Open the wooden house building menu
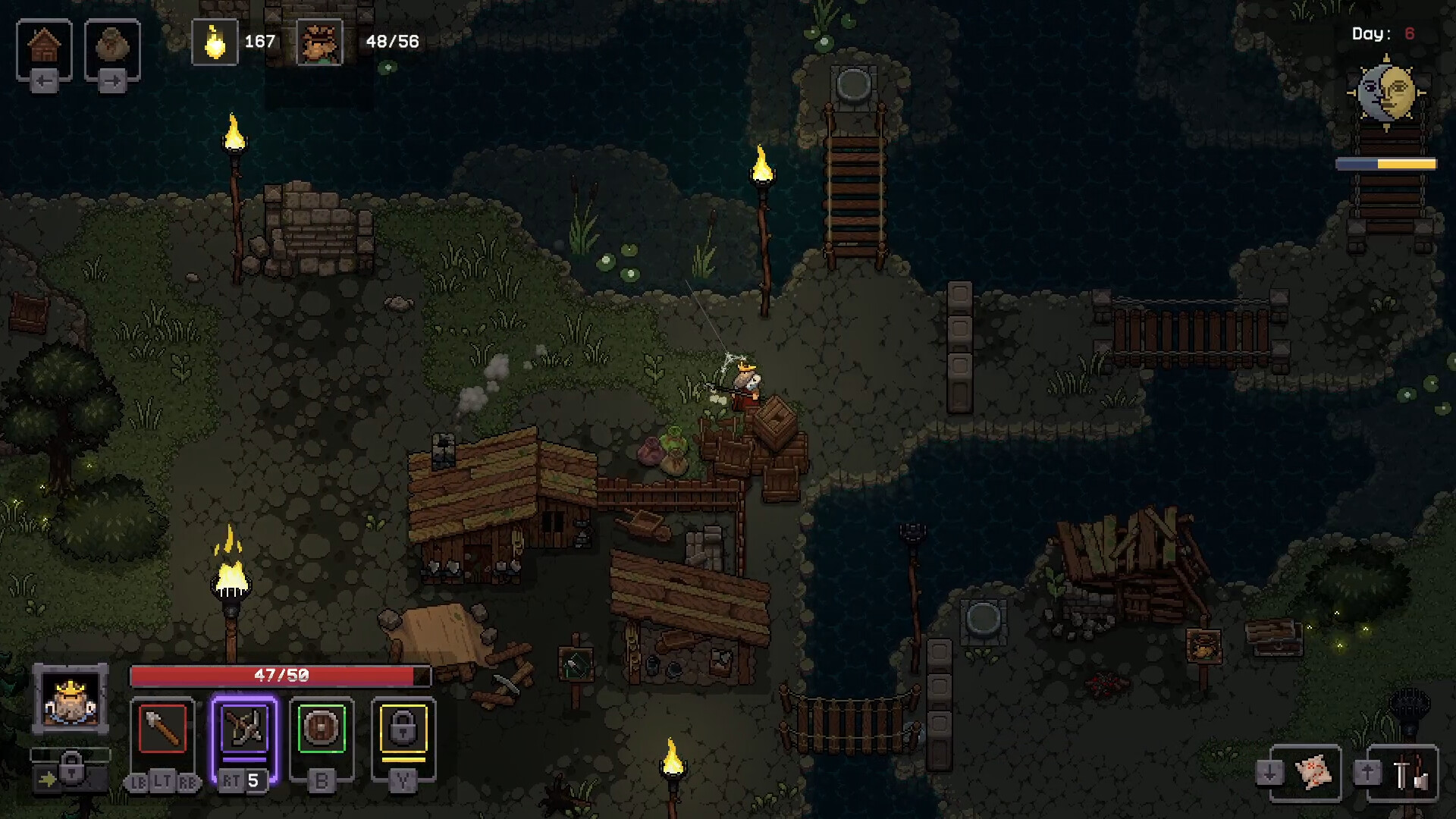1456x819 pixels. click(x=44, y=46)
